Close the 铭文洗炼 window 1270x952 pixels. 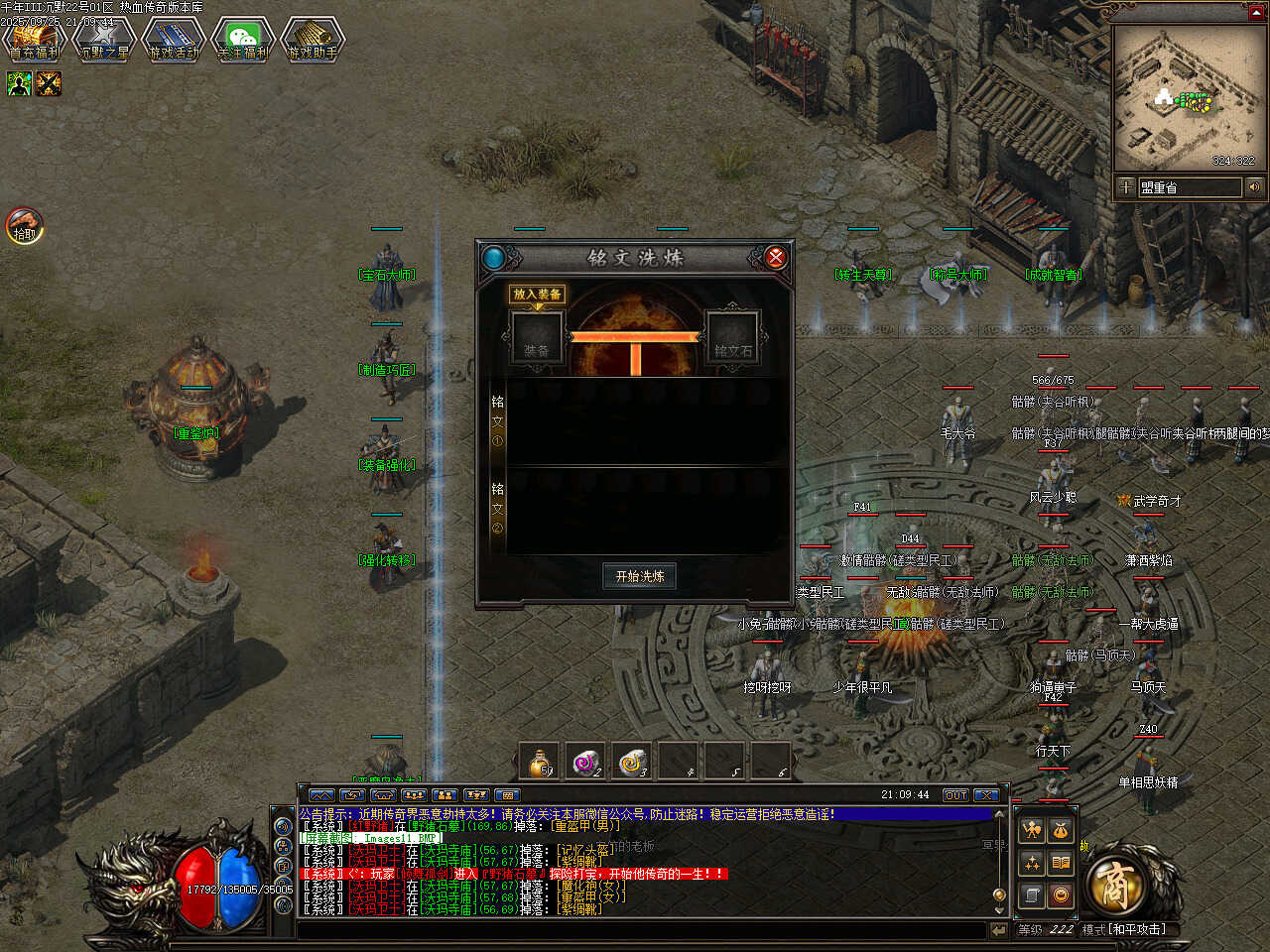(x=776, y=258)
